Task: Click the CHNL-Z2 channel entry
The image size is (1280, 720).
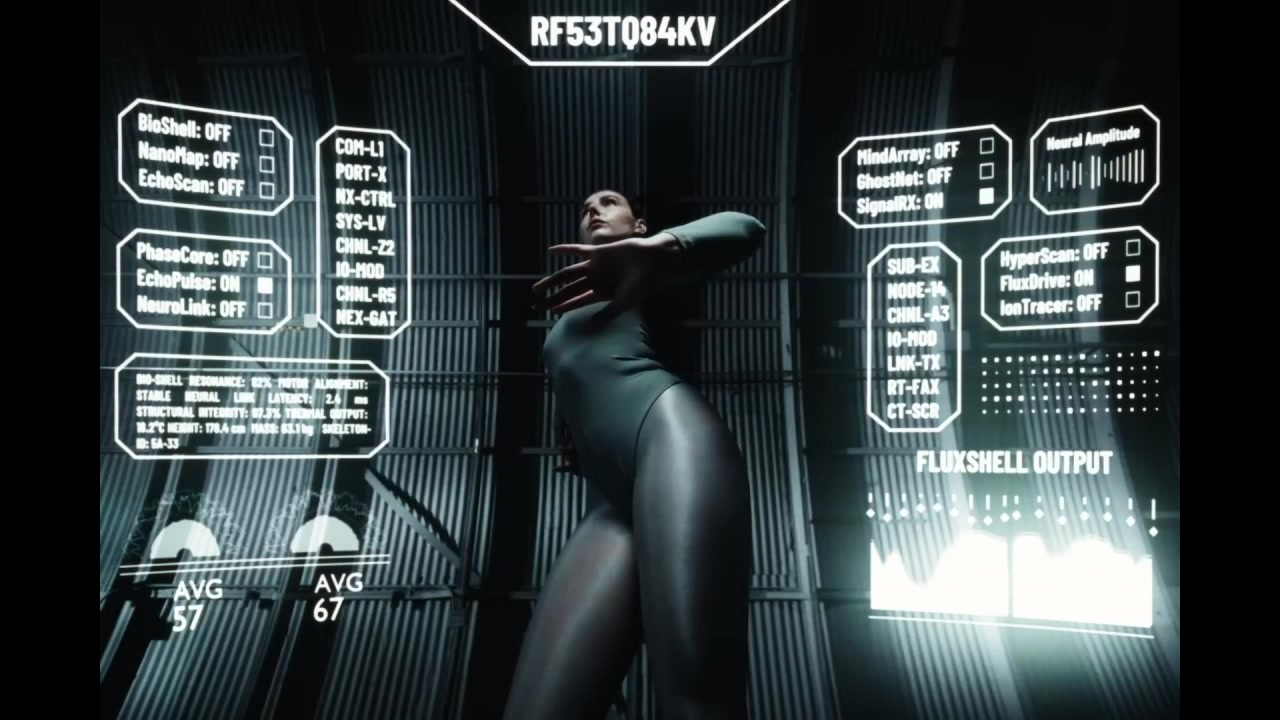Action: pos(365,246)
